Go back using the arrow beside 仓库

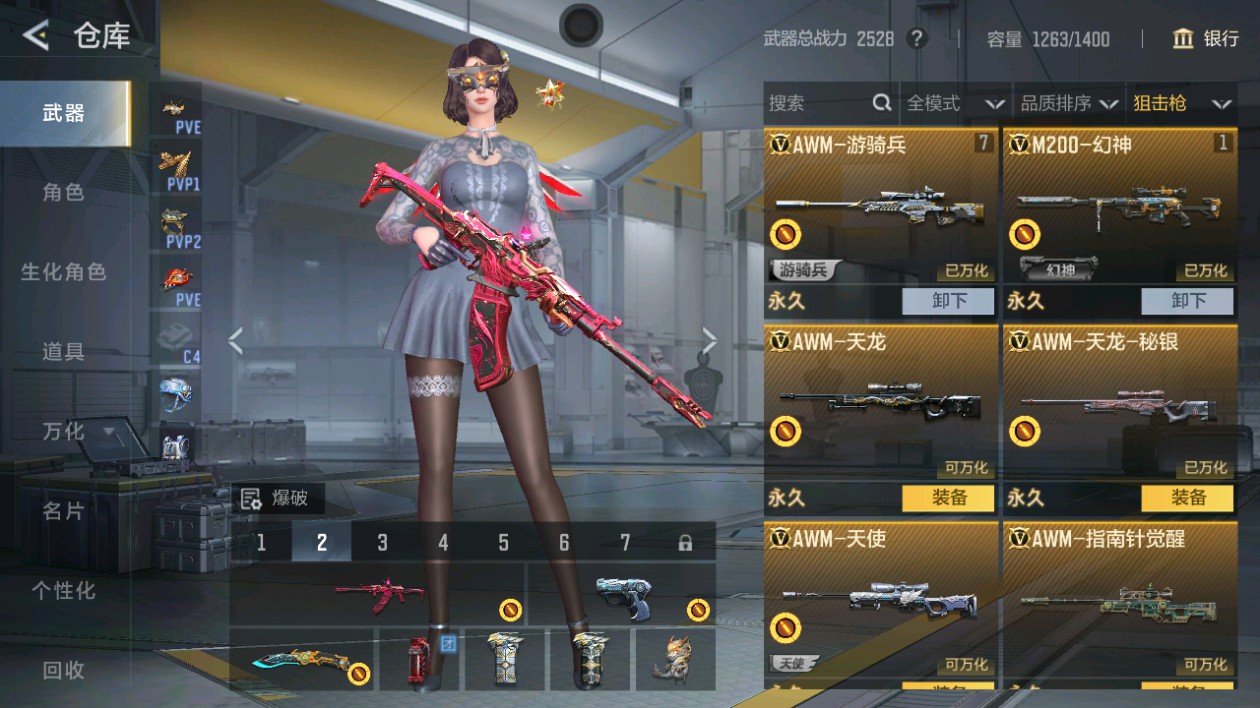pos(36,36)
